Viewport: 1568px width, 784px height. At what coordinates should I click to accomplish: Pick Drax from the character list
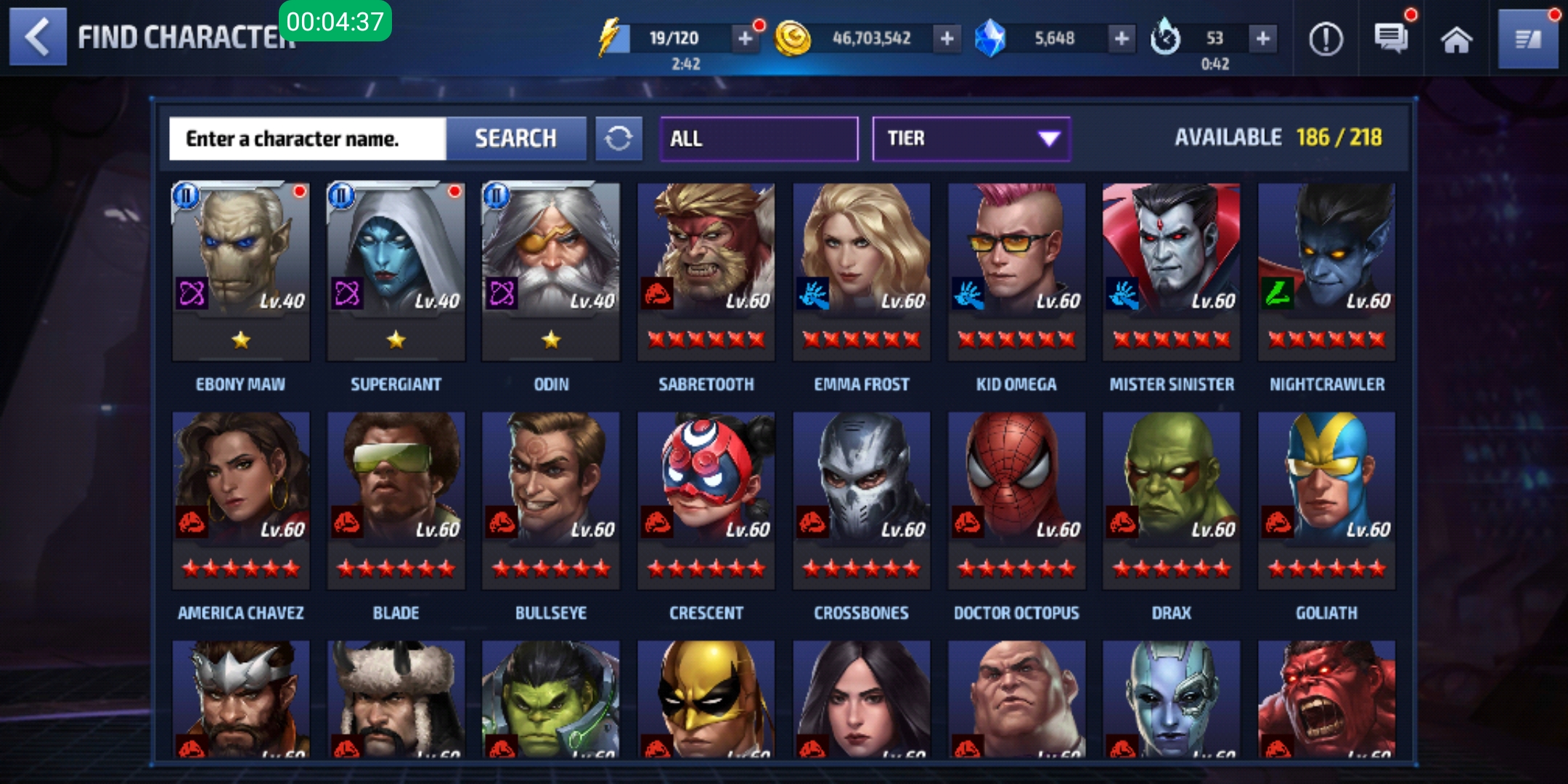point(1172,501)
